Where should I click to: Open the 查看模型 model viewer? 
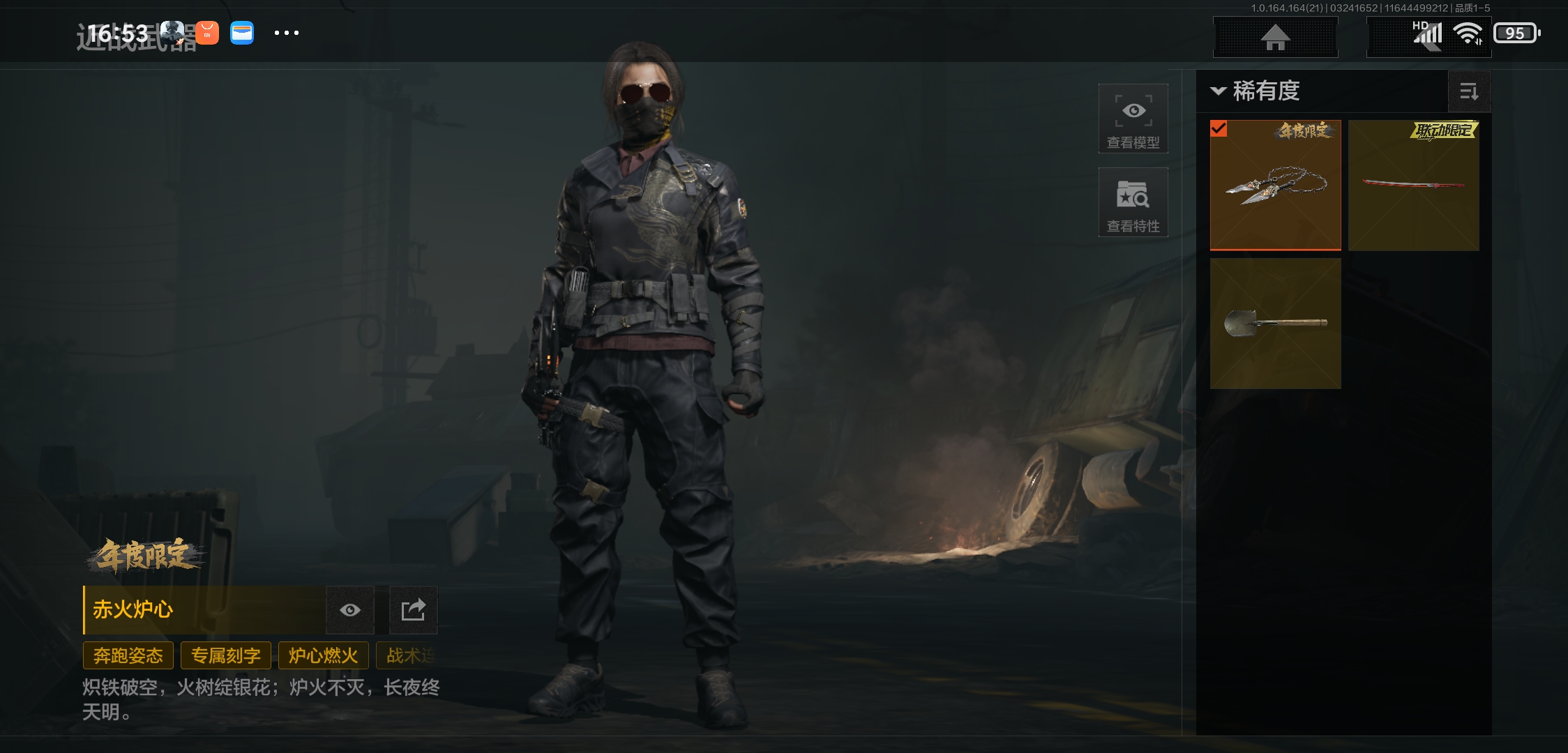click(1133, 119)
